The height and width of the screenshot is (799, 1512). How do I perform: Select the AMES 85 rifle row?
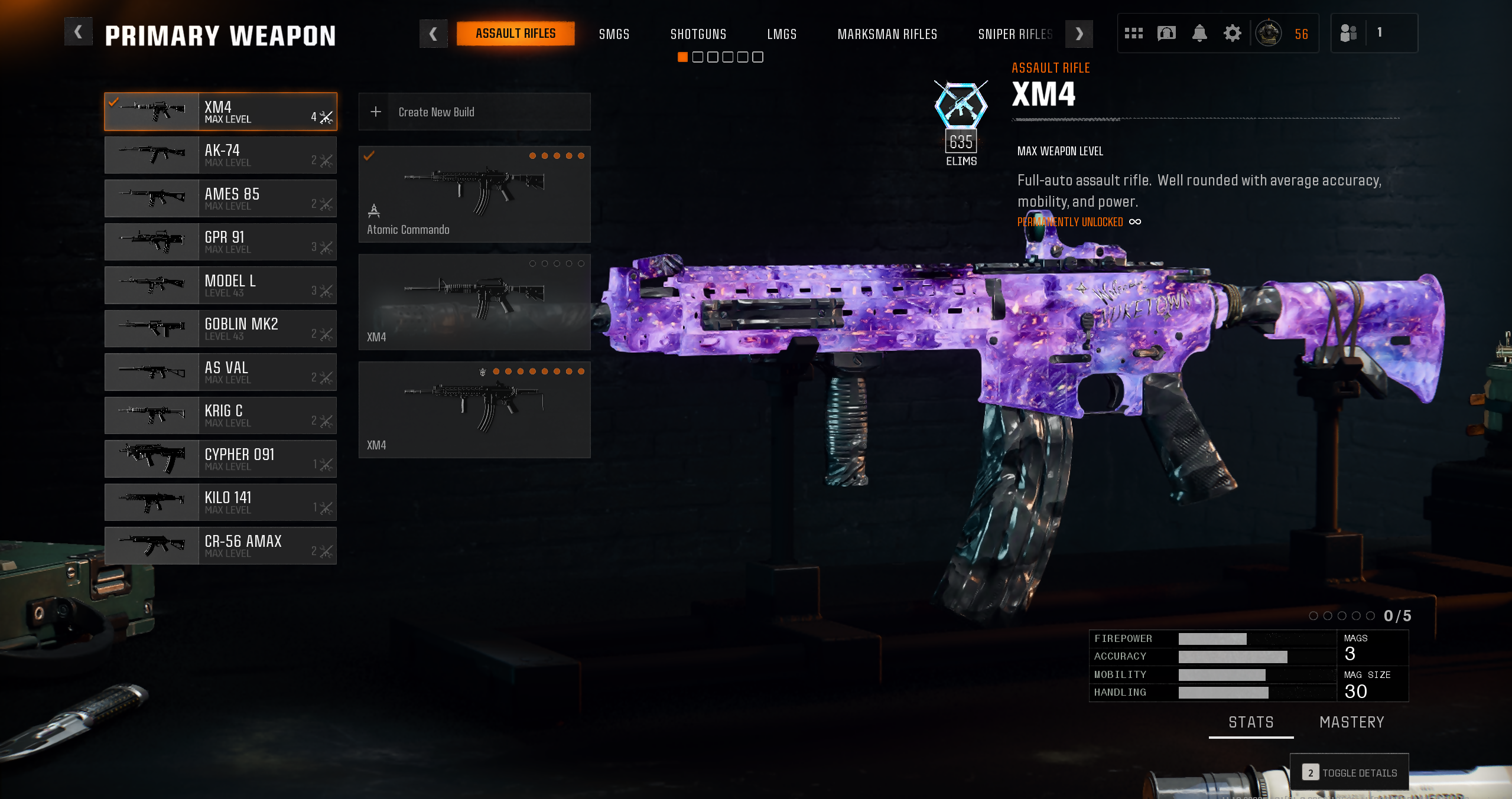coord(220,198)
